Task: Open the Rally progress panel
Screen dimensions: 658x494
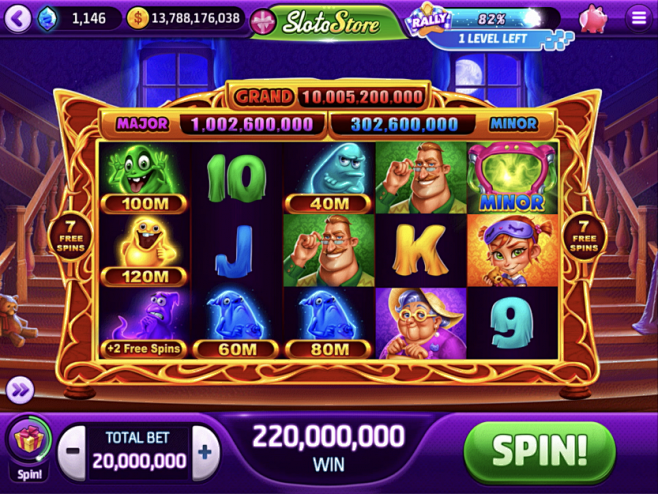Action: point(485,27)
